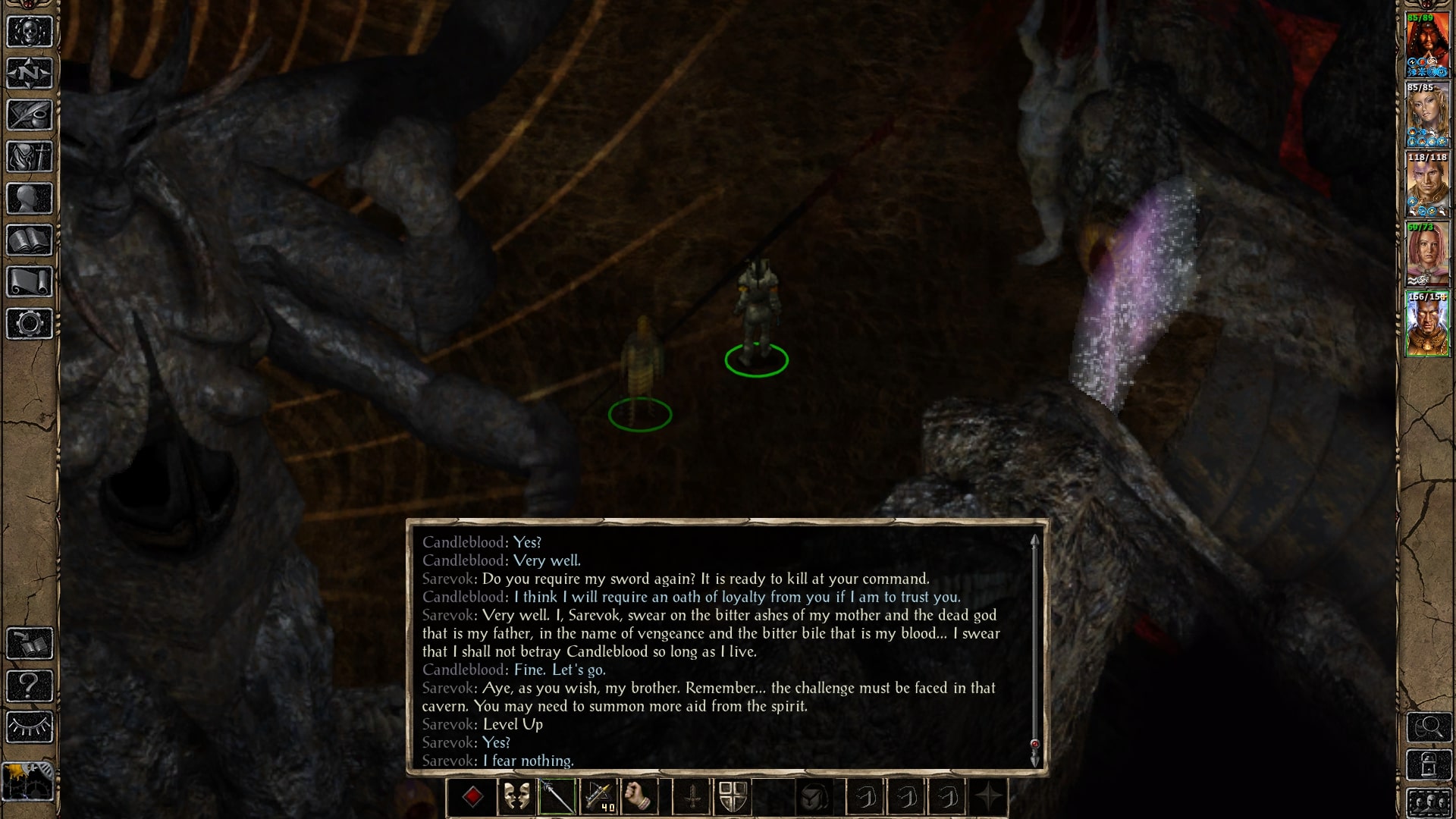This screenshot has height=819, width=1456.
Task: Select the pink-haired woman's portrait
Action: pos(1427,254)
